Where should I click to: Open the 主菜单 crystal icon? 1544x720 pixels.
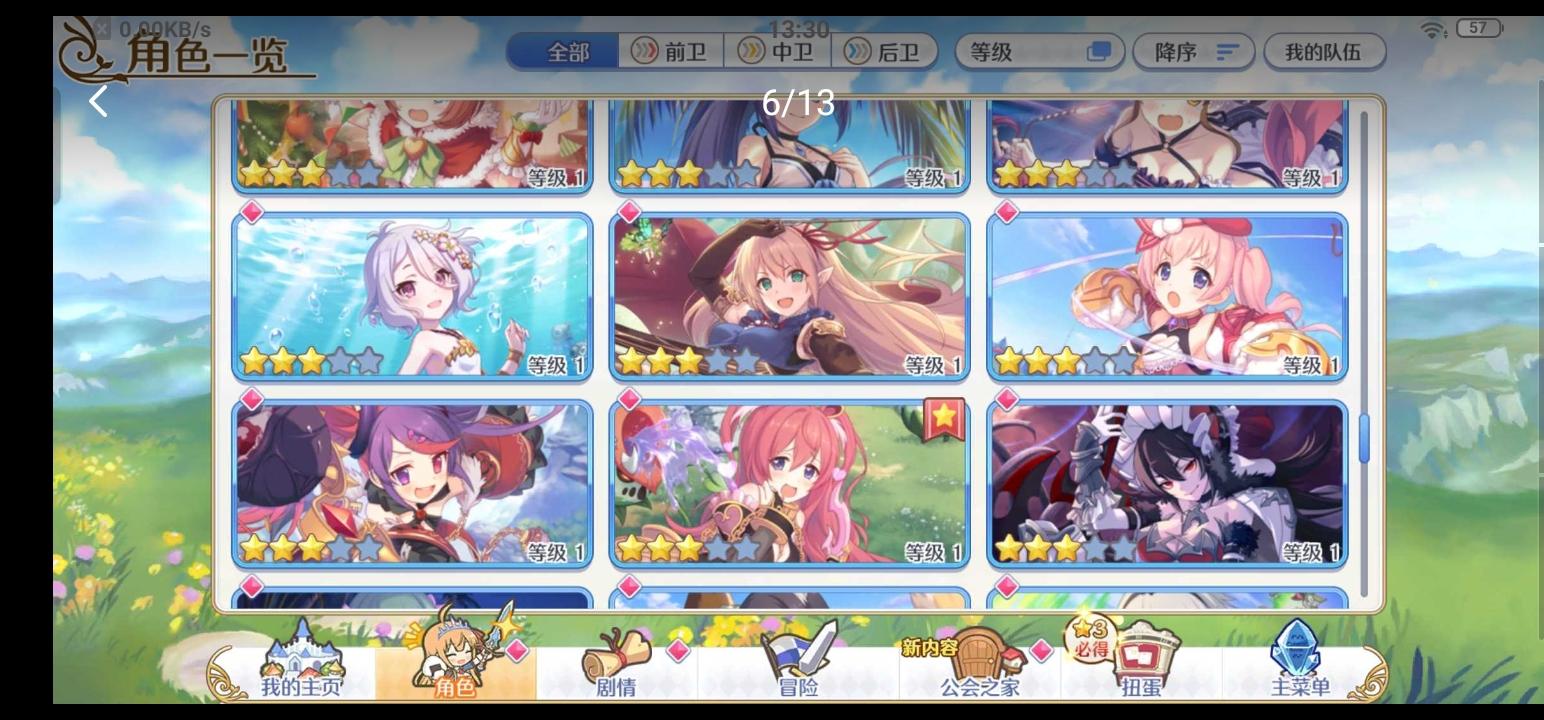click(x=1295, y=660)
